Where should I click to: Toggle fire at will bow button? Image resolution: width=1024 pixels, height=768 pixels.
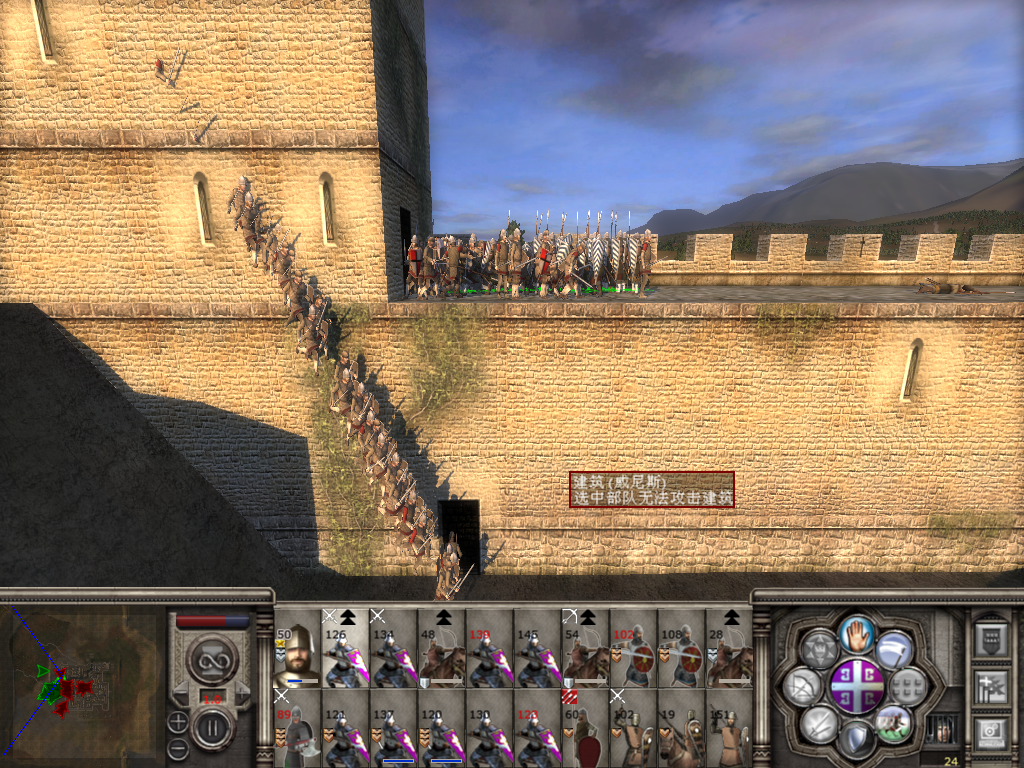pyautogui.click(x=802, y=686)
